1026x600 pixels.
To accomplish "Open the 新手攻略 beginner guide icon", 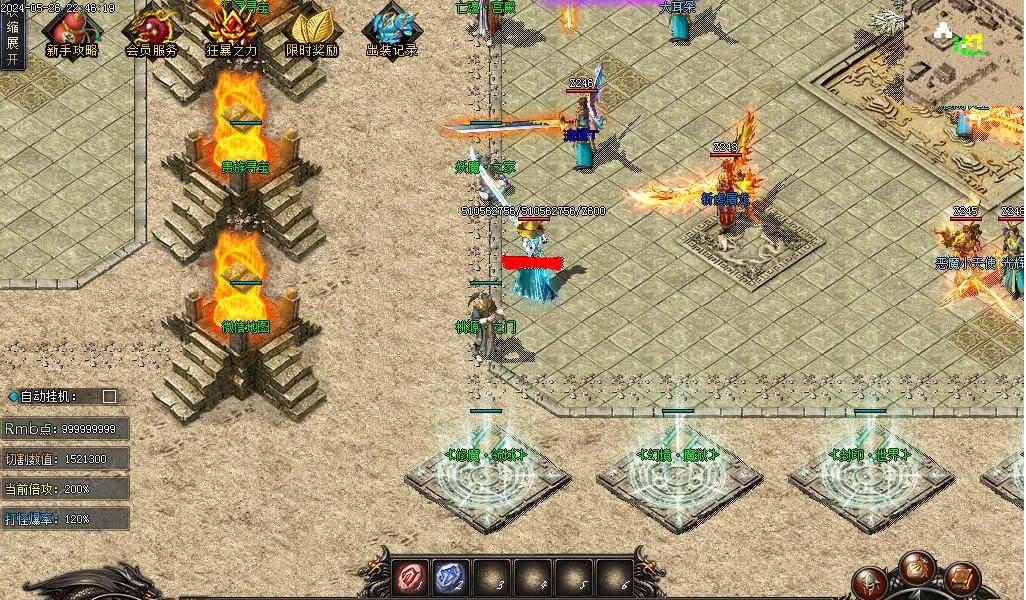I will [71, 32].
